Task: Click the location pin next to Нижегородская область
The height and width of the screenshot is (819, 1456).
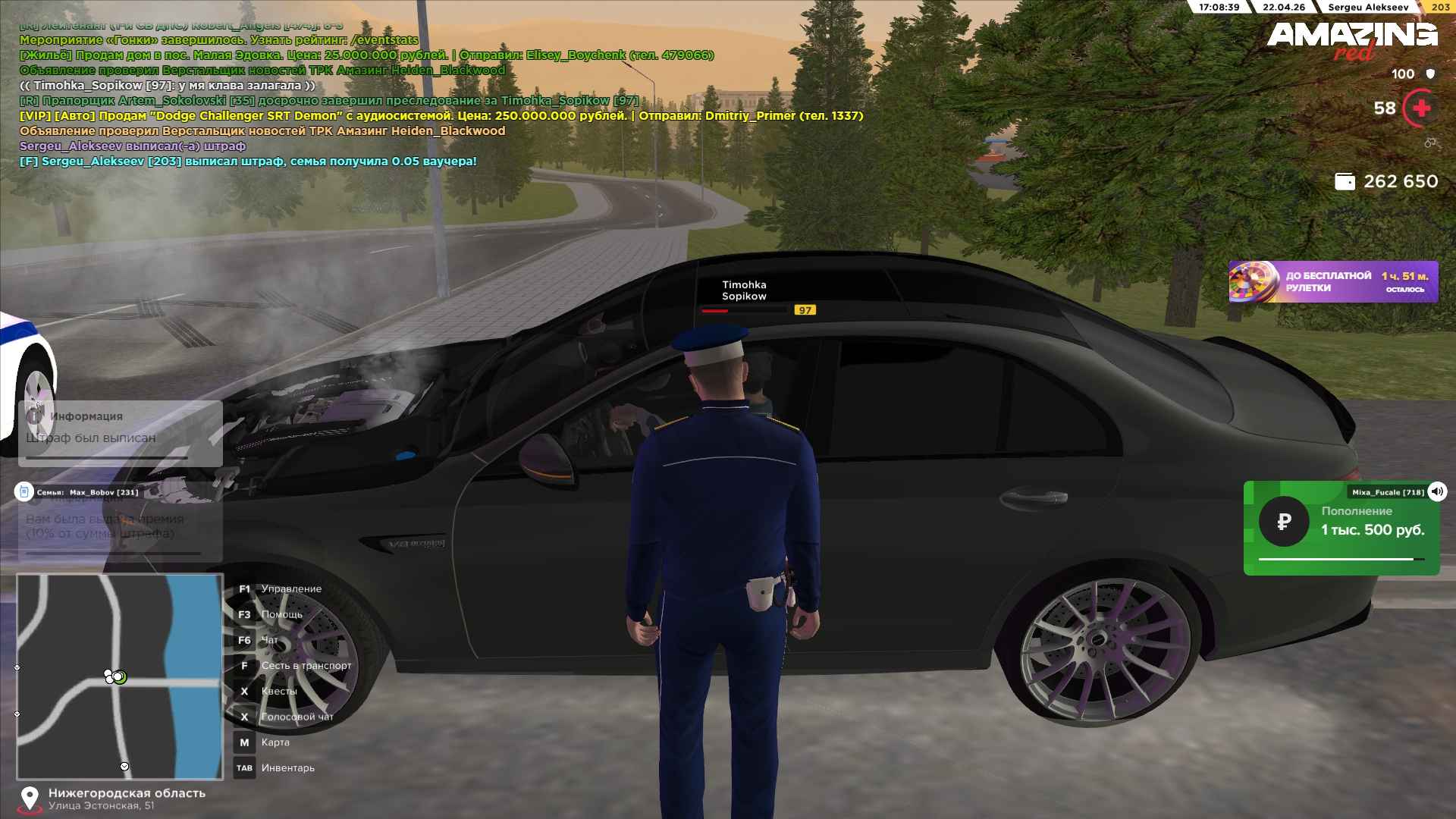Action: point(30,799)
